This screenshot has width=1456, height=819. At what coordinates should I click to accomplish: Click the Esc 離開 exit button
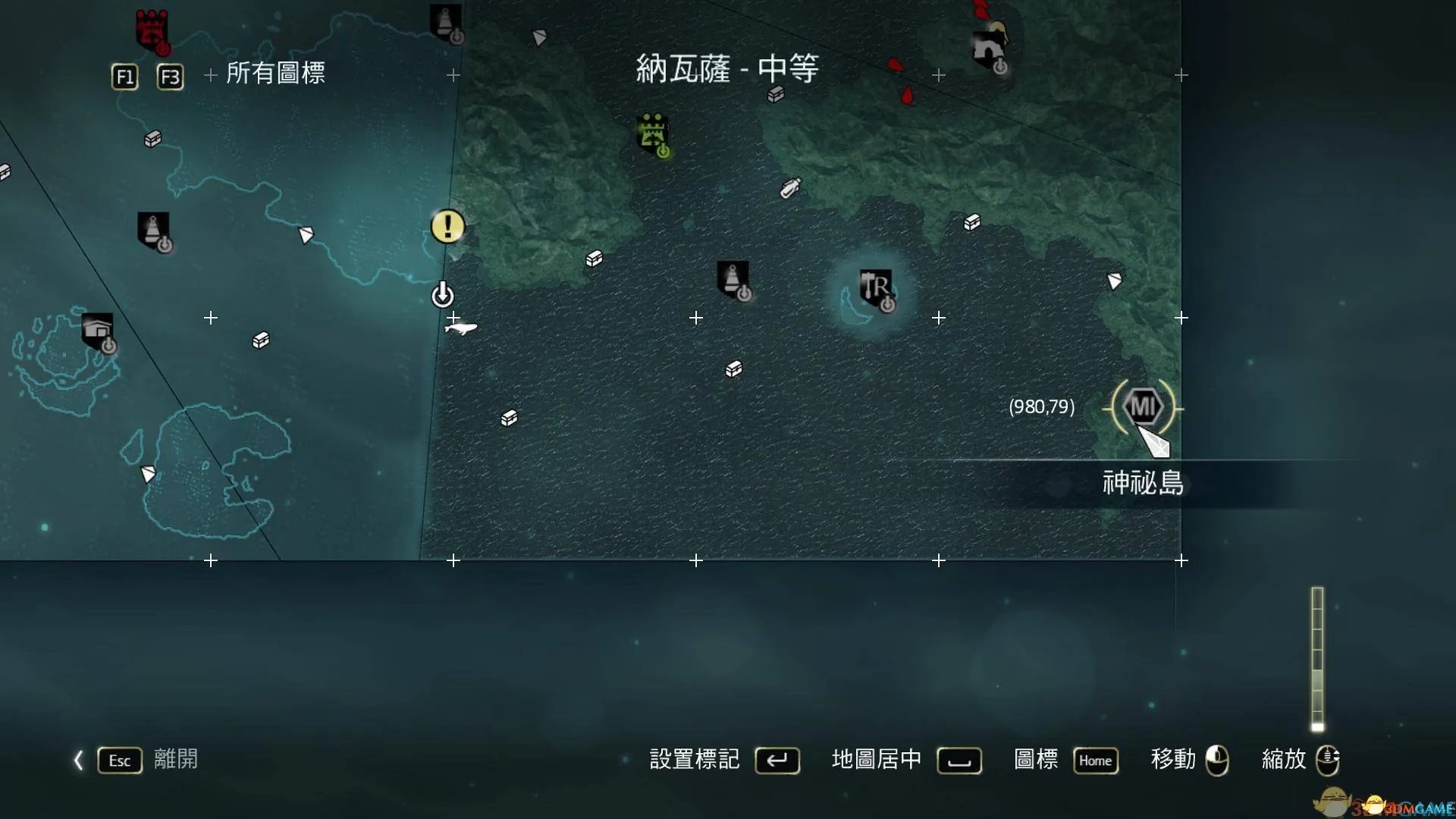pos(119,761)
